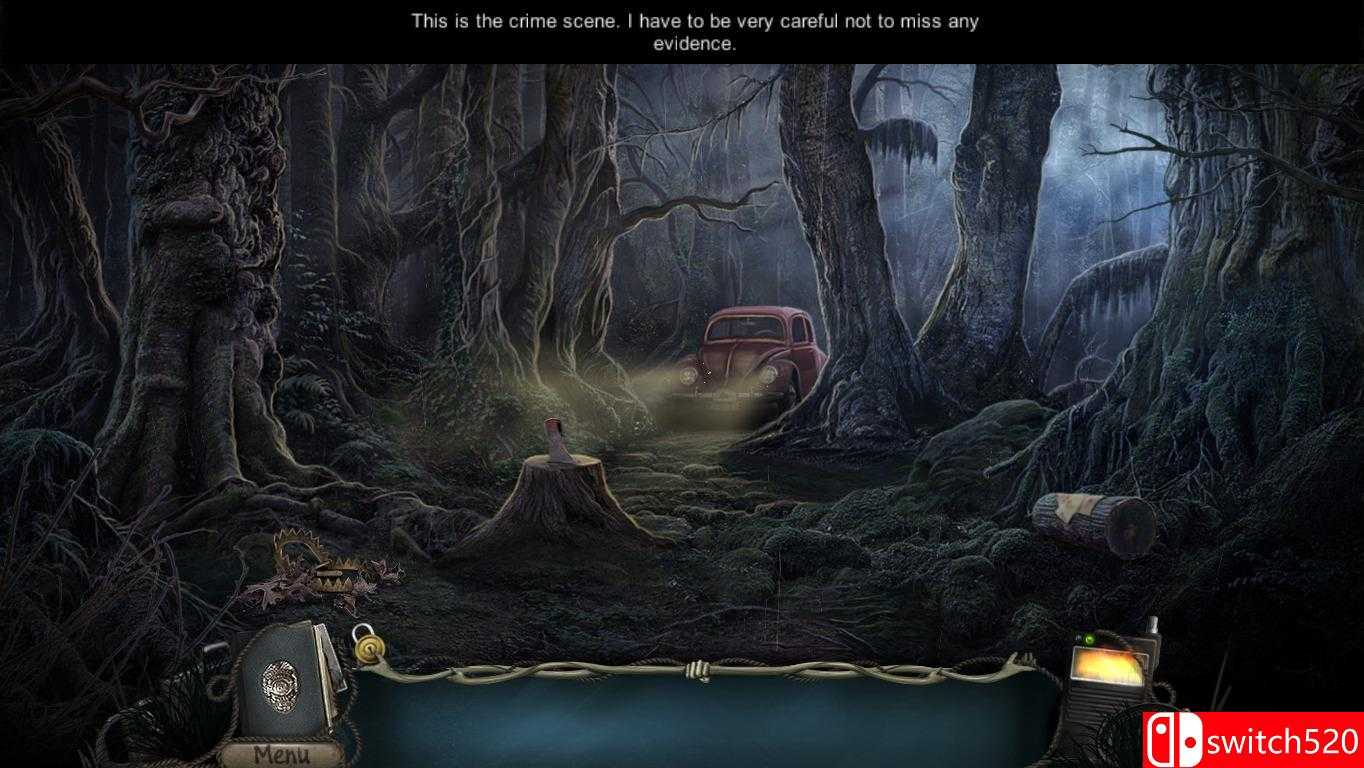Click the green LED on the walkie-talkie

pos(1090,639)
